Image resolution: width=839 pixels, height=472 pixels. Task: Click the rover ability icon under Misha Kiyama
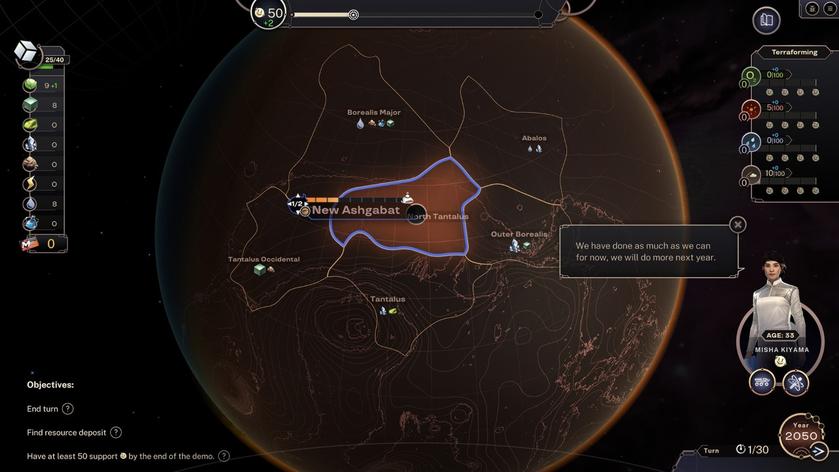coord(762,382)
